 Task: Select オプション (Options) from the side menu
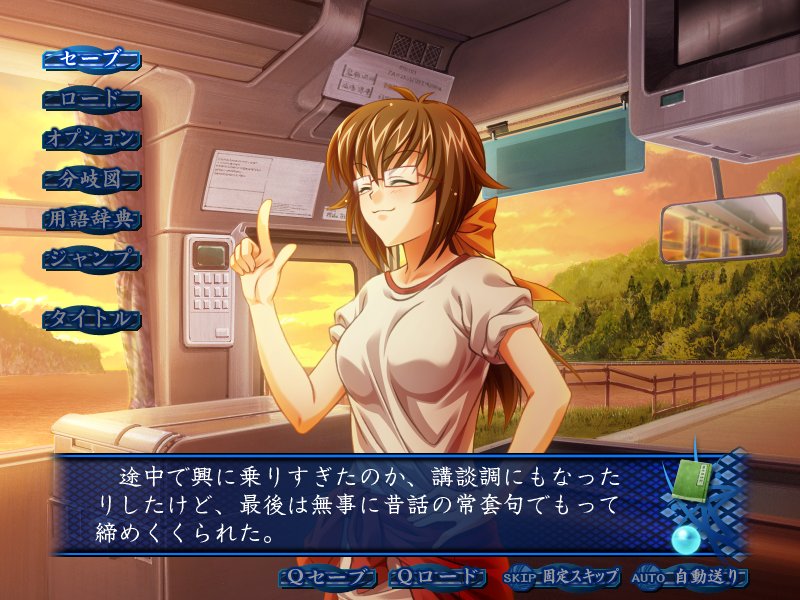coord(92,139)
